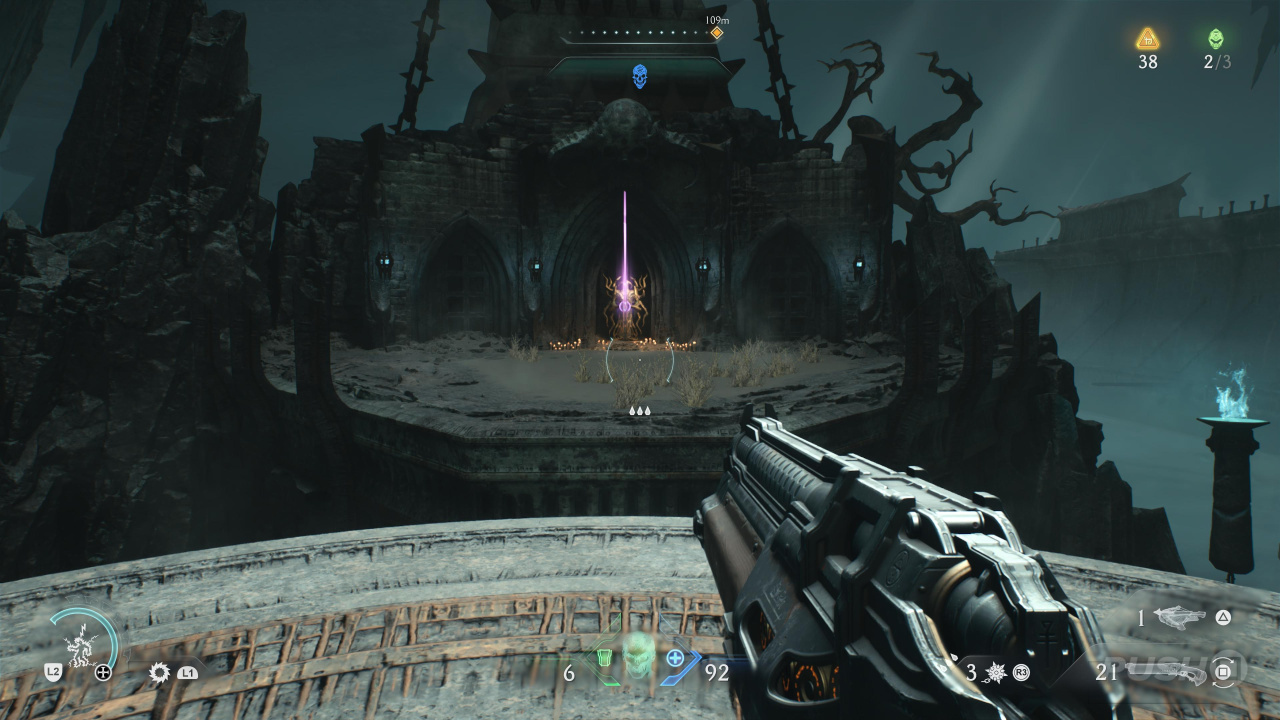Switch to the crossbow-style weapon icon
This screenshot has width=1280, height=720.
(1180, 618)
